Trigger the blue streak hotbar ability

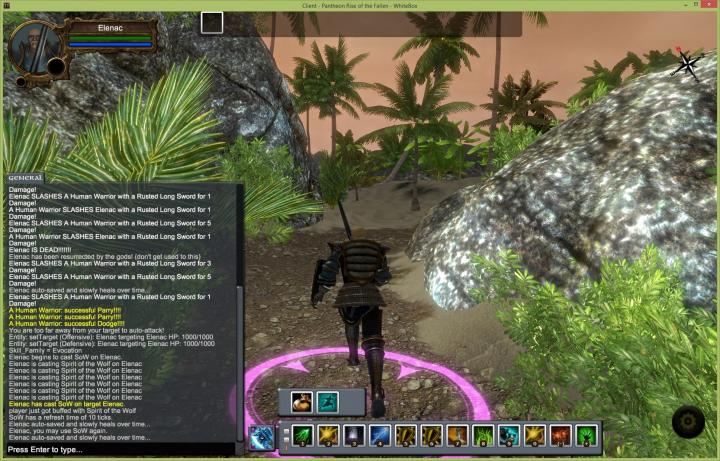coord(379,436)
